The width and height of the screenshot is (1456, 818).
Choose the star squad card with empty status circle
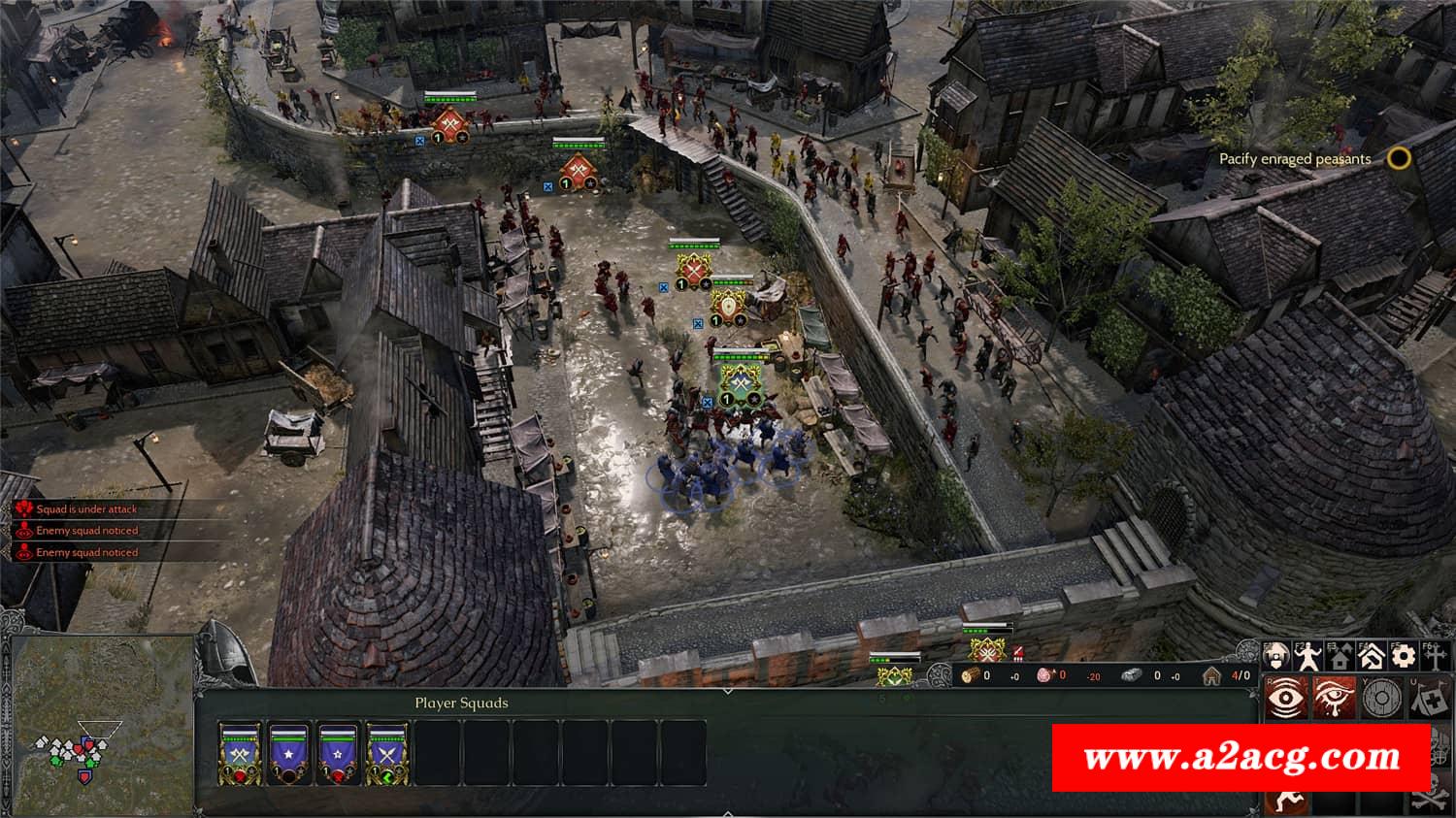(288, 753)
